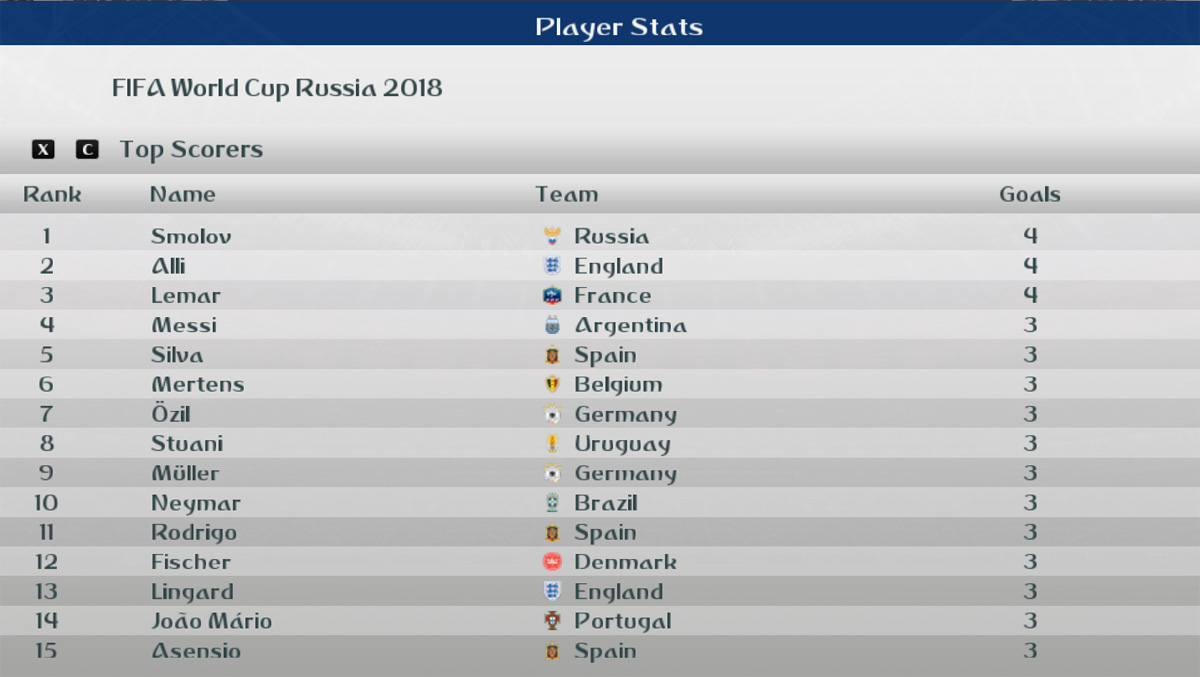The height and width of the screenshot is (677, 1200).
Task: Pick João Mário's row from Portugal
Action: (x=211, y=621)
